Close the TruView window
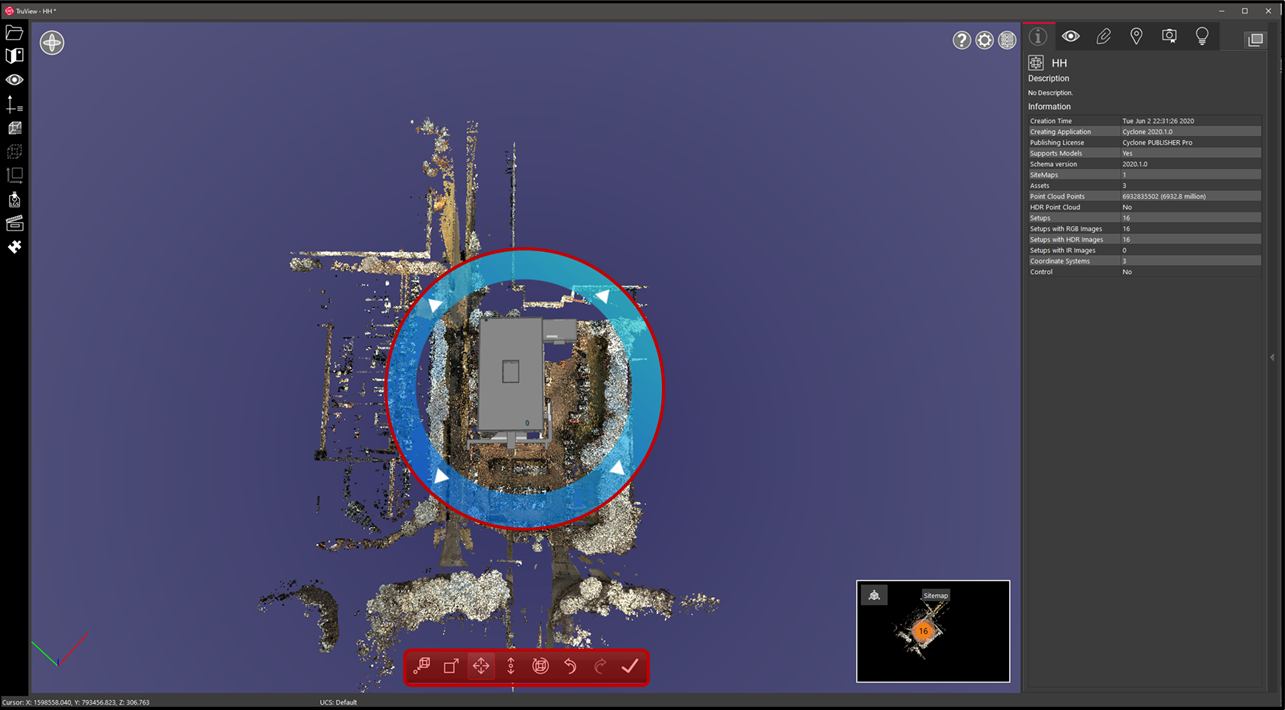 [1268, 11]
